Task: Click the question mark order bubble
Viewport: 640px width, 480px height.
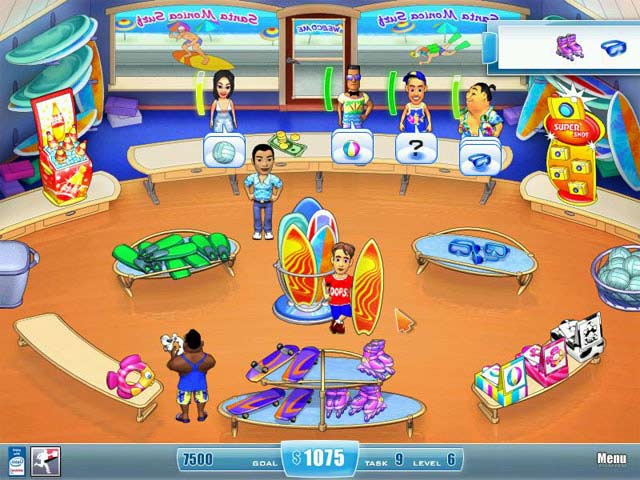Action: [413, 150]
